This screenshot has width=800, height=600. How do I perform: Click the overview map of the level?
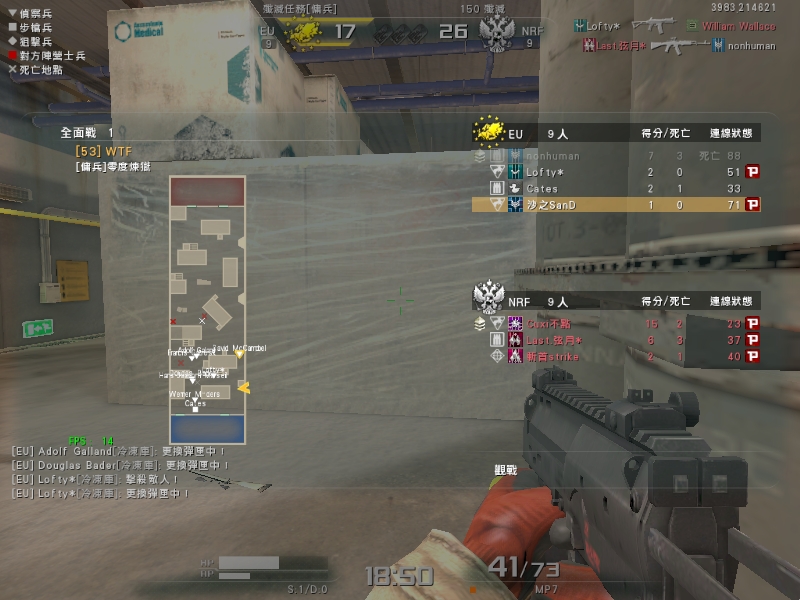coord(207,310)
